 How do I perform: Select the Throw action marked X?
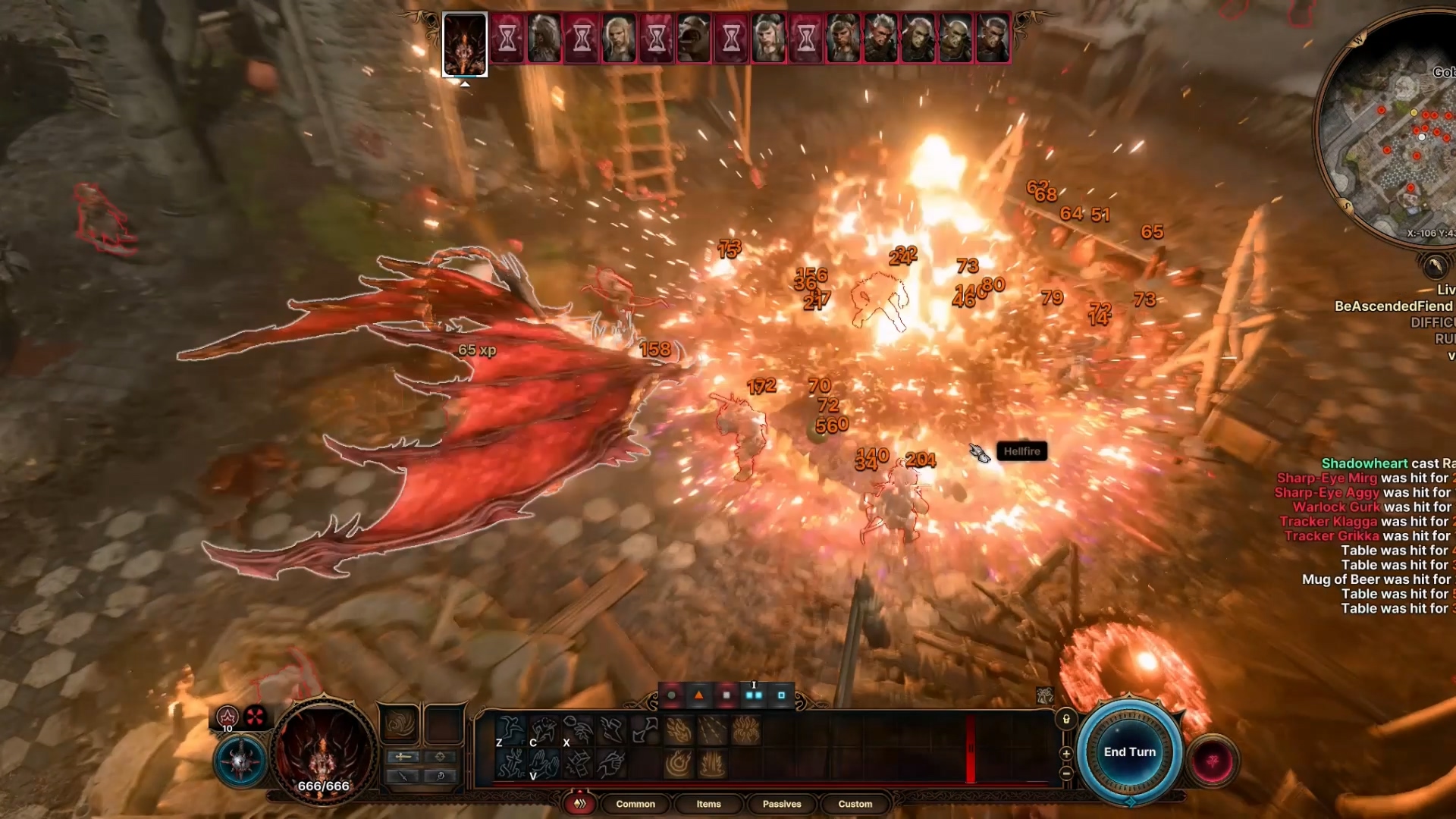click(578, 731)
